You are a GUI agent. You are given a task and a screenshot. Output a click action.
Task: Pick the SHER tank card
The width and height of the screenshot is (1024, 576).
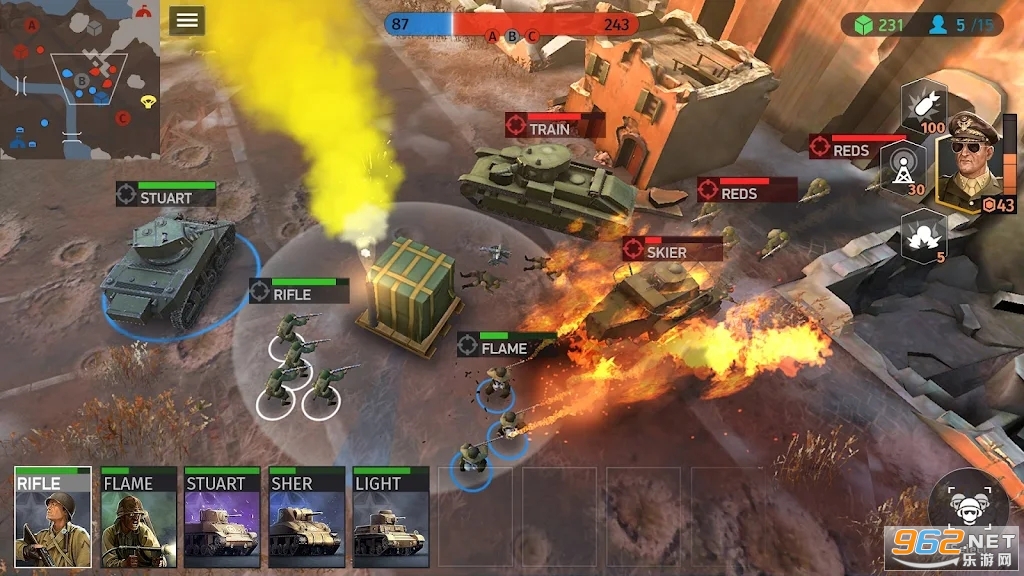tap(307, 516)
